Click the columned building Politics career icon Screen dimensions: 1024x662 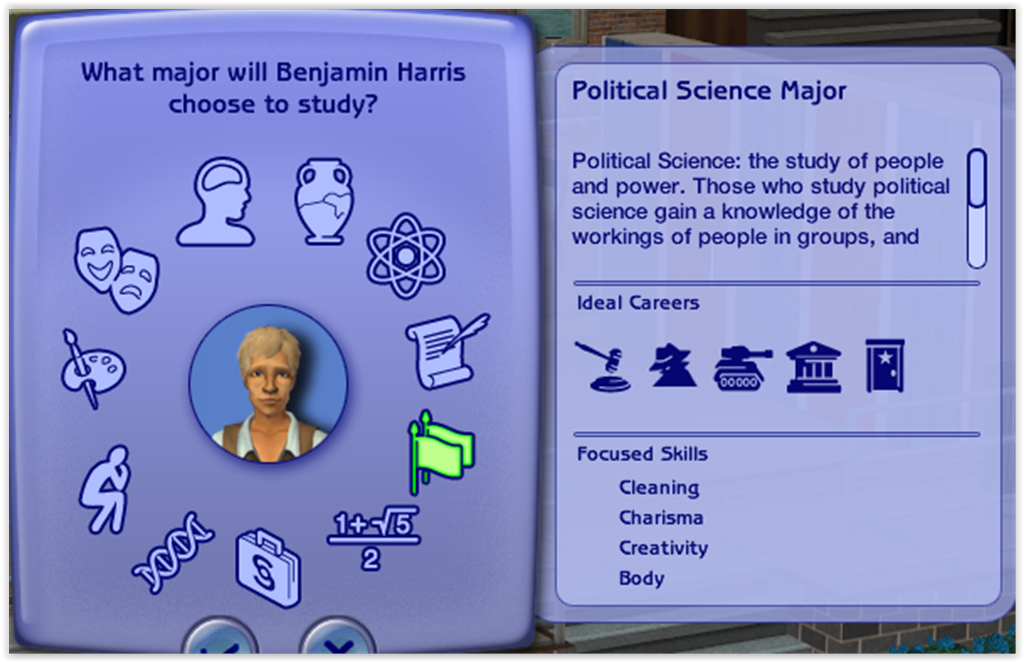click(x=813, y=366)
